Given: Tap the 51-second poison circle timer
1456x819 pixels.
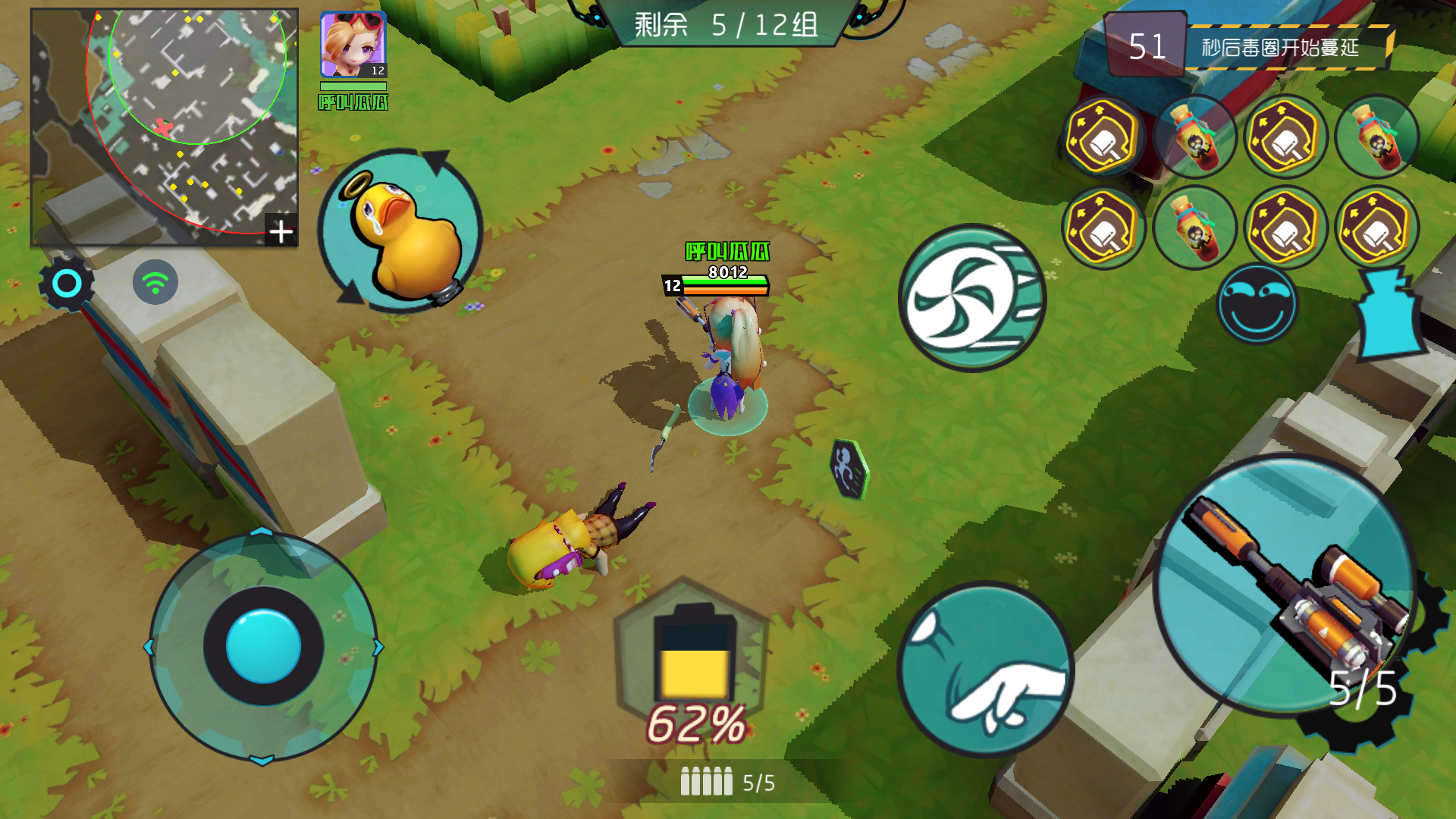Looking at the screenshot, I should [1147, 45].
